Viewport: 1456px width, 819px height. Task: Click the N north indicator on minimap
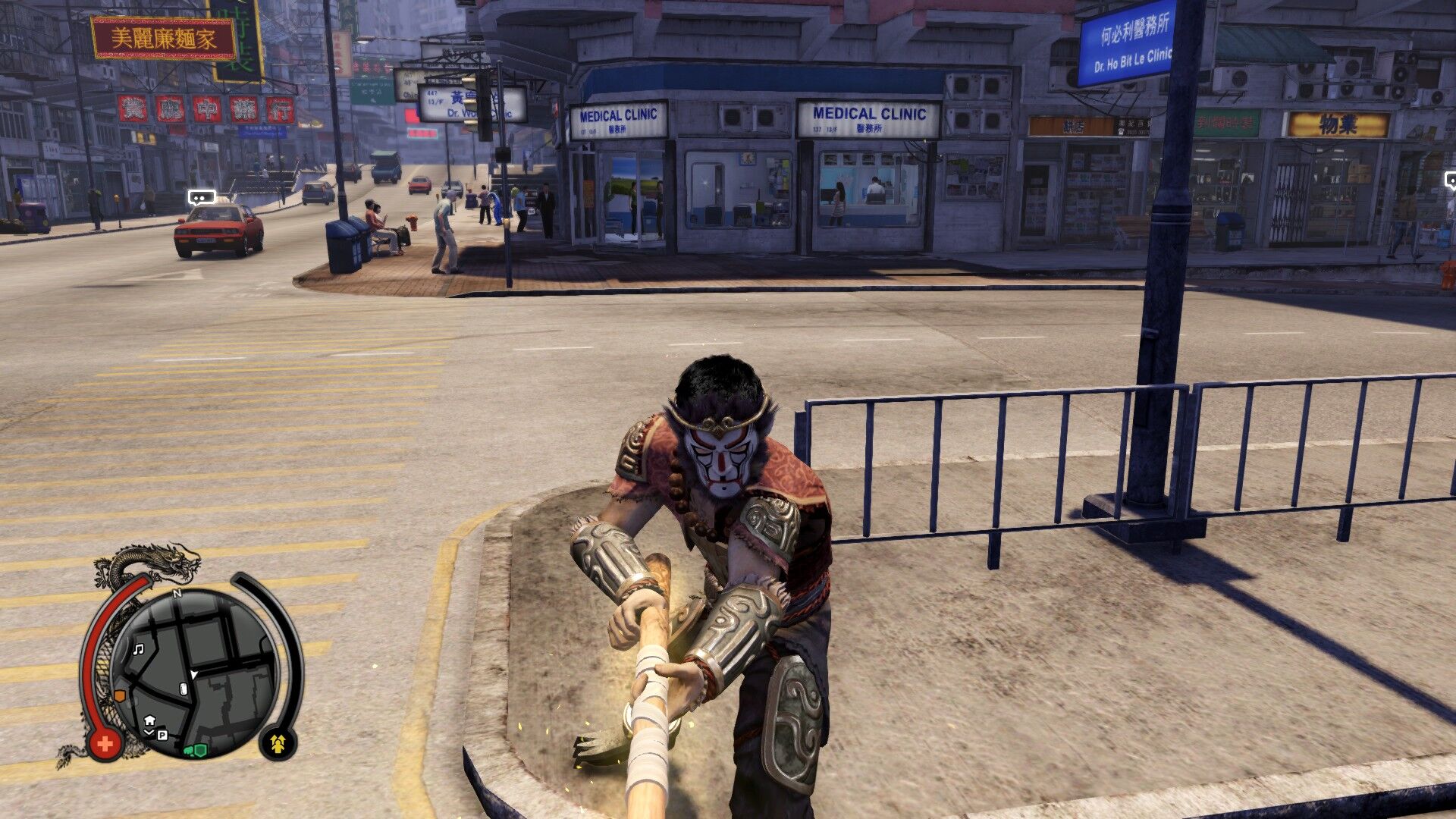(177, 594)
